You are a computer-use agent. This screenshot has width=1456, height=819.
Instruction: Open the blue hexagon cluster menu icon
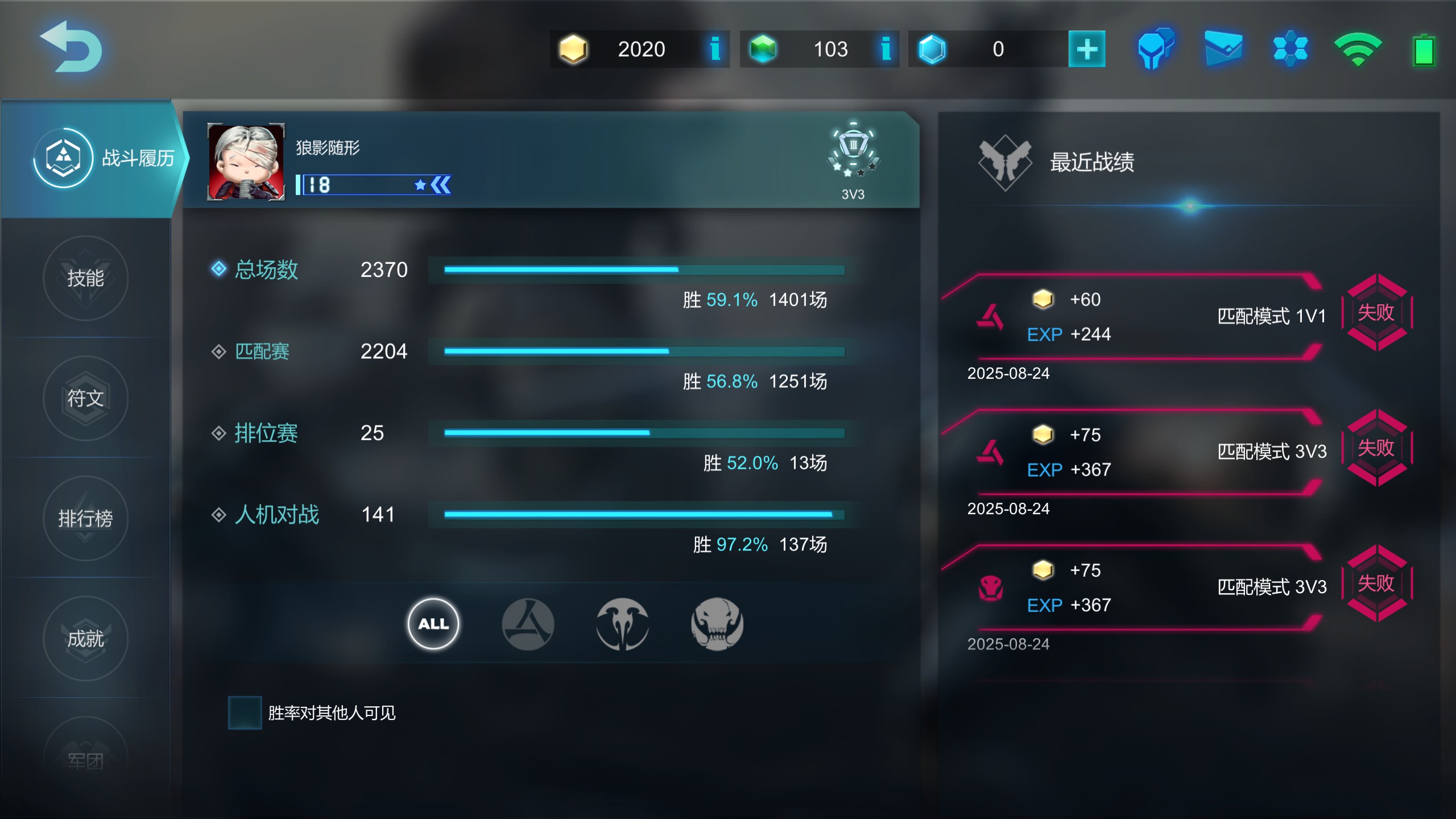[1290, 49]
